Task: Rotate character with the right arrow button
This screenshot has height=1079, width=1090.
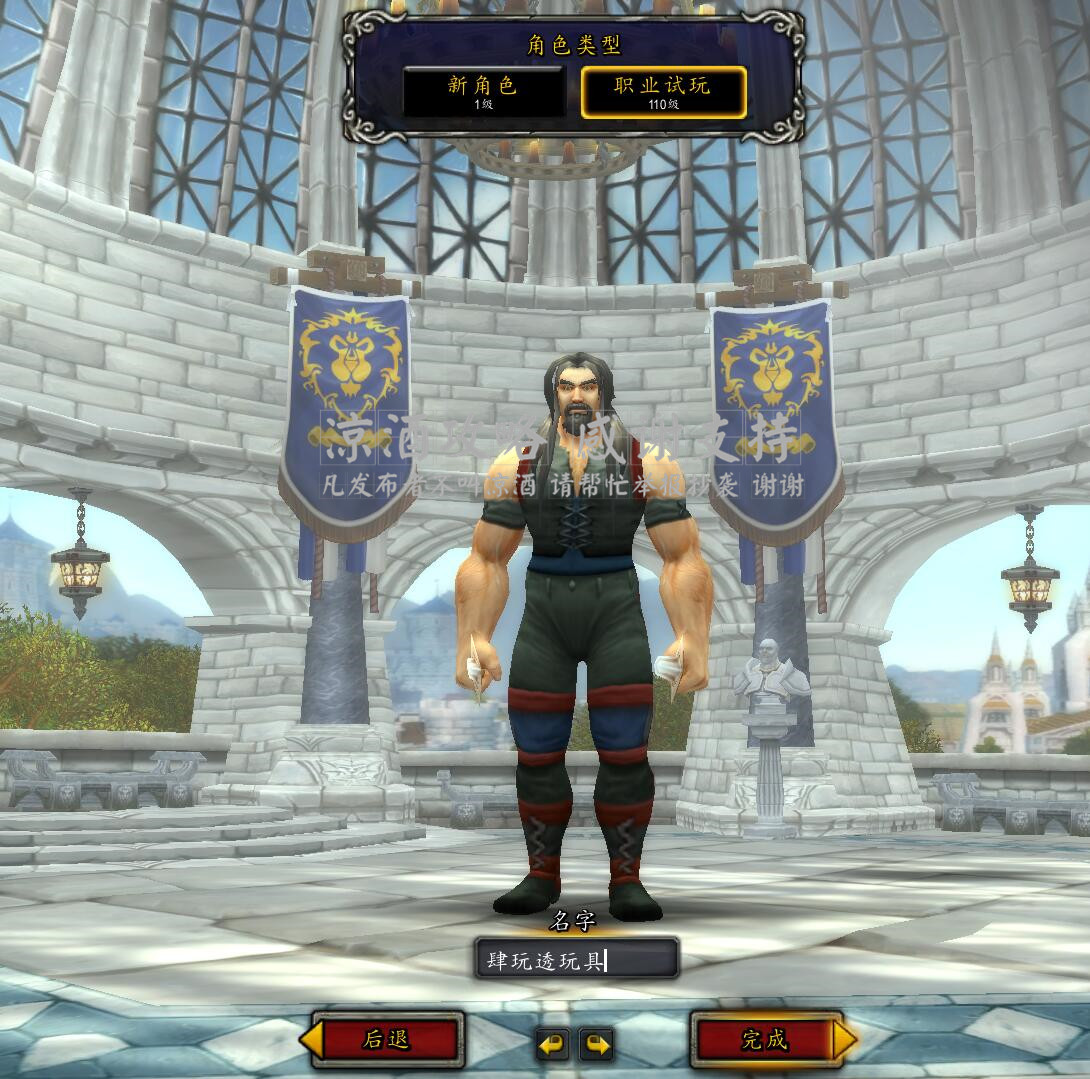Action: click(x=597, y=1045)
